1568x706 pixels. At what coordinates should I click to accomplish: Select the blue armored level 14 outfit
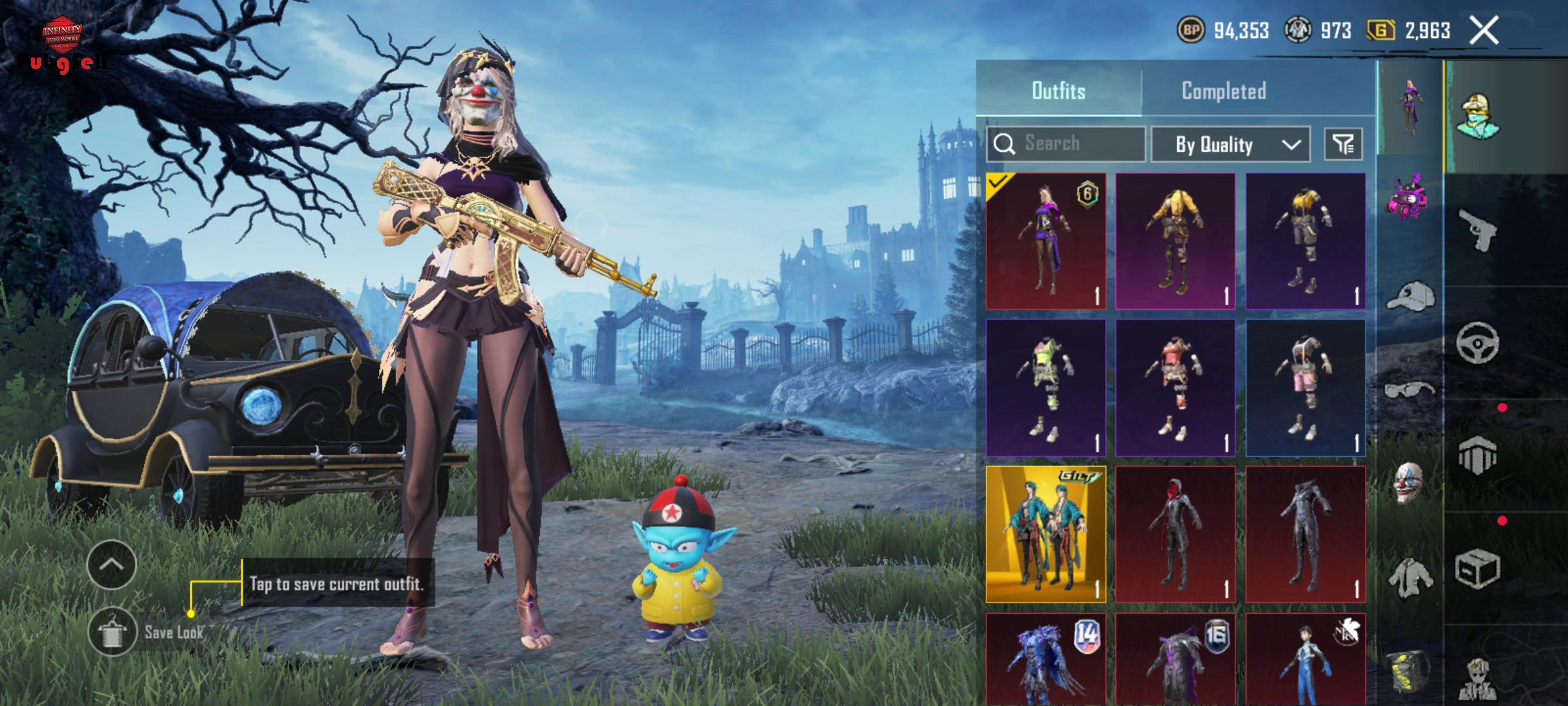coord(1045,659)
